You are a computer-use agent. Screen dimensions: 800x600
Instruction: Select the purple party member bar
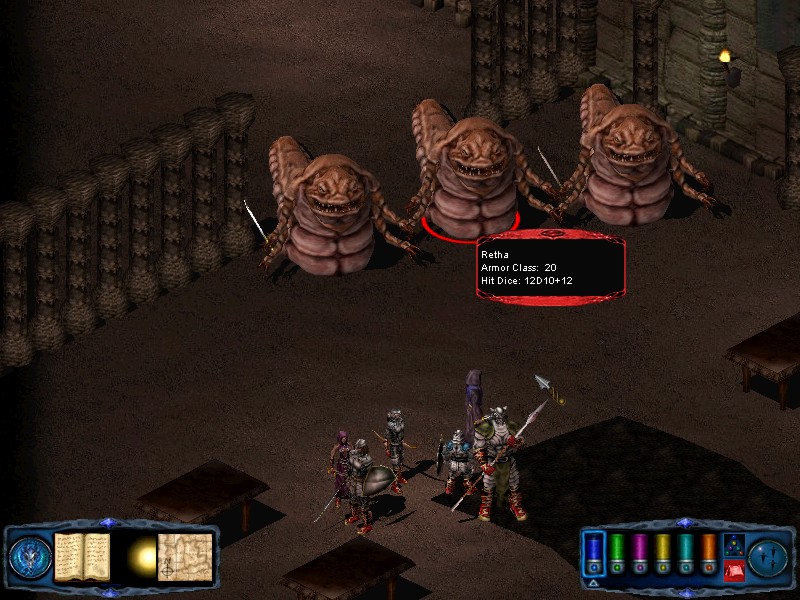[x=640, y=552]
